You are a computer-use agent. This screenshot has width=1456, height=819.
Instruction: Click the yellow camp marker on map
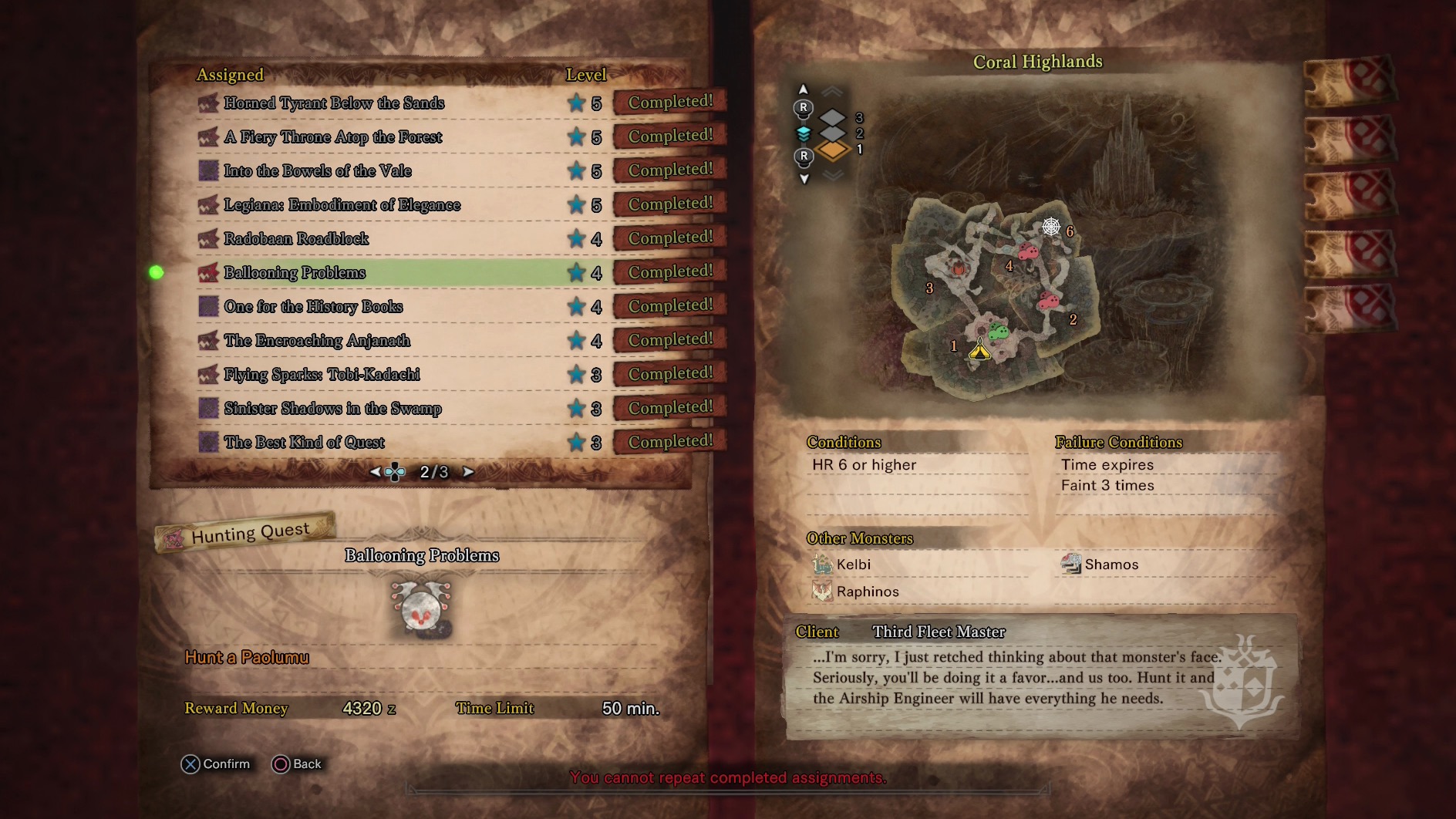979,351
